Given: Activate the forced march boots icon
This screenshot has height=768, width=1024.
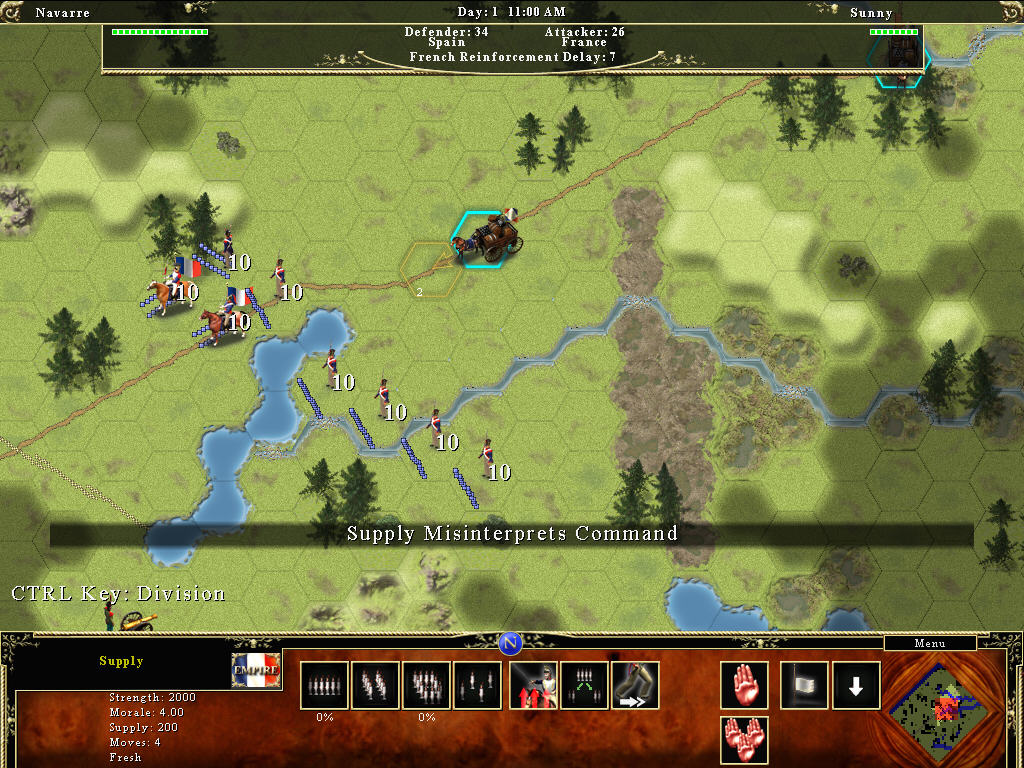Looking at the screenshot, I should 635,685.
